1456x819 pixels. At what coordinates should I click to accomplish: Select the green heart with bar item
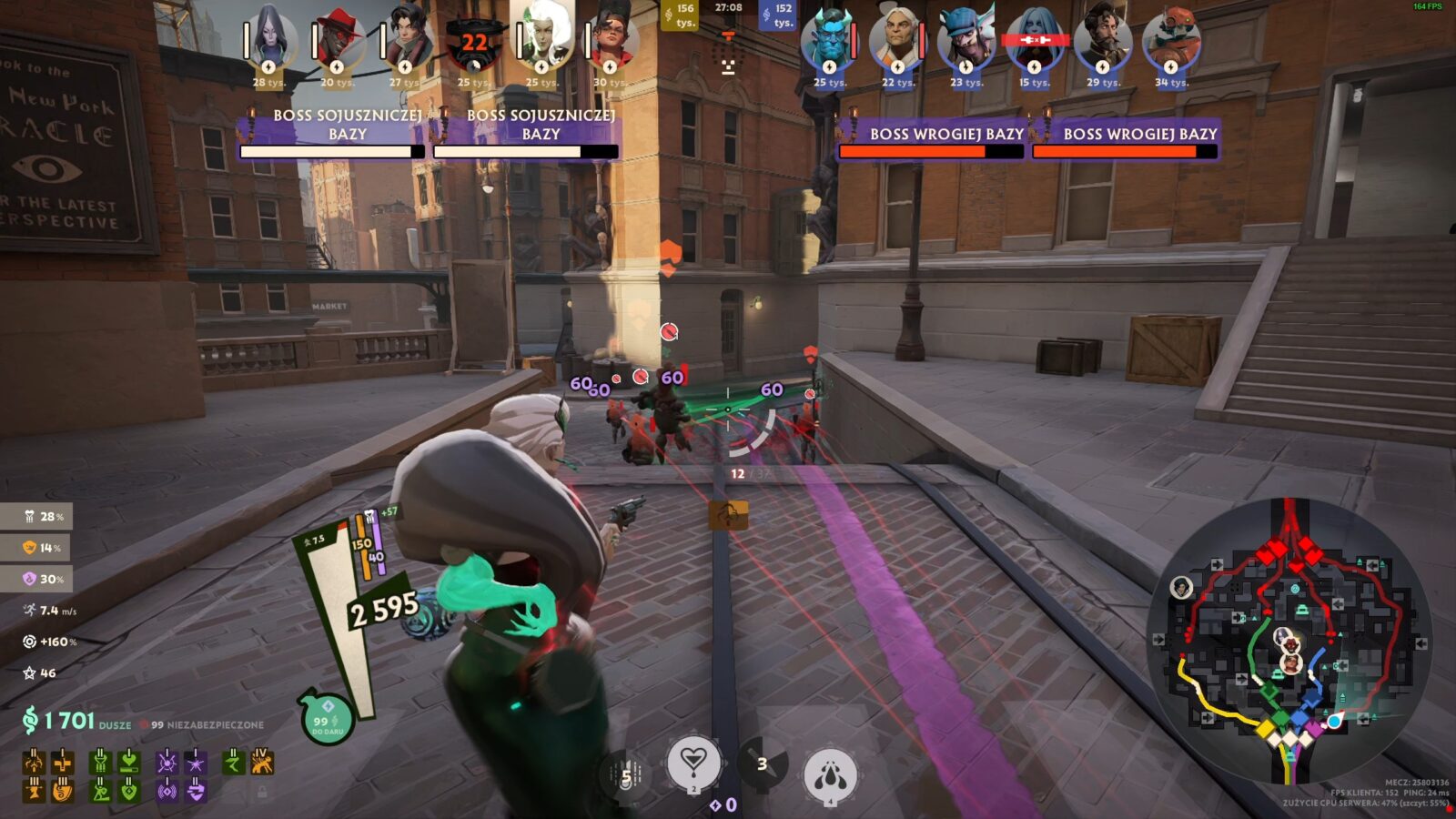click(128, 762)
